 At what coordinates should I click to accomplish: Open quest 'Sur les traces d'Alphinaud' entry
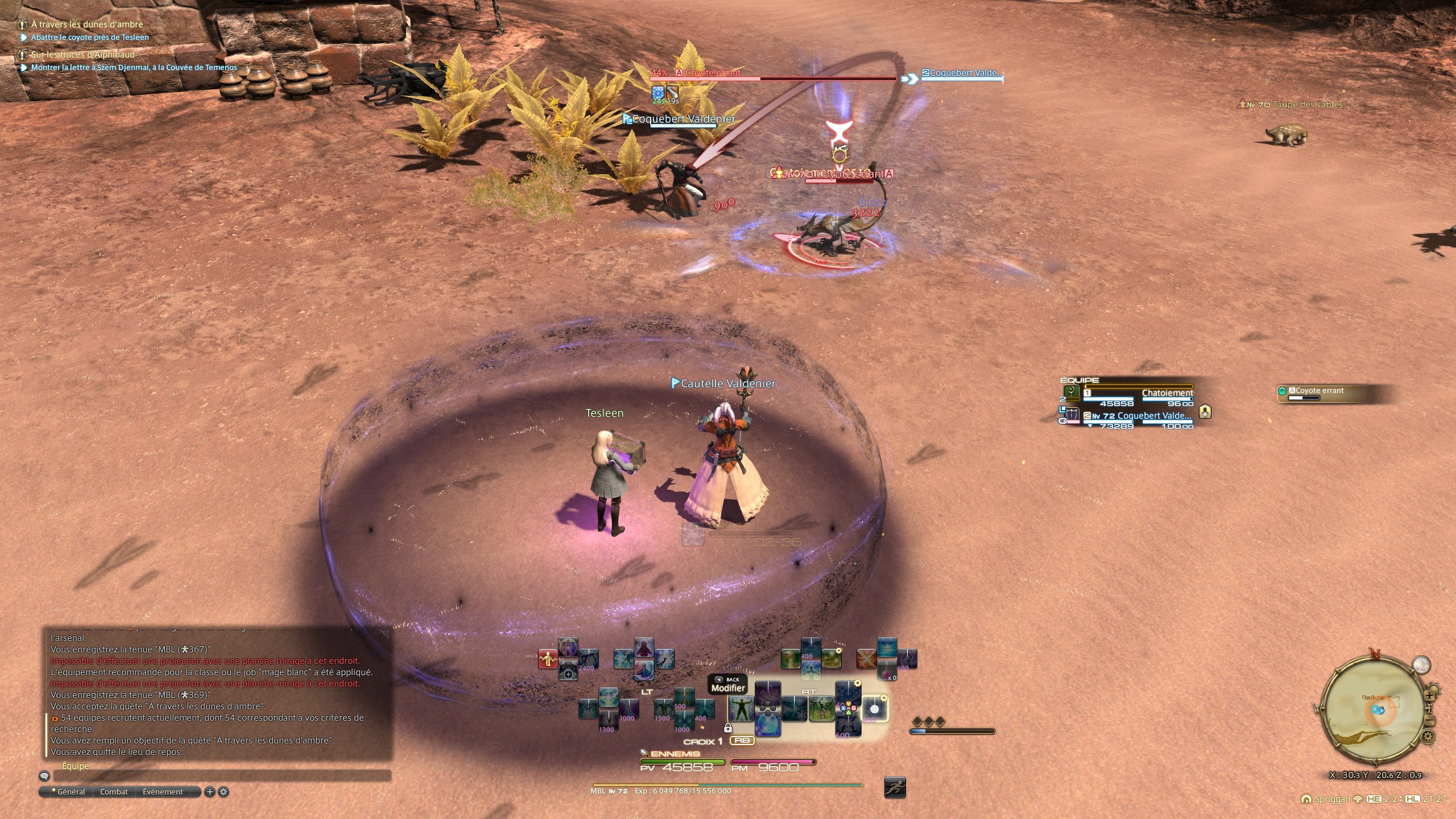click(82, 55)
